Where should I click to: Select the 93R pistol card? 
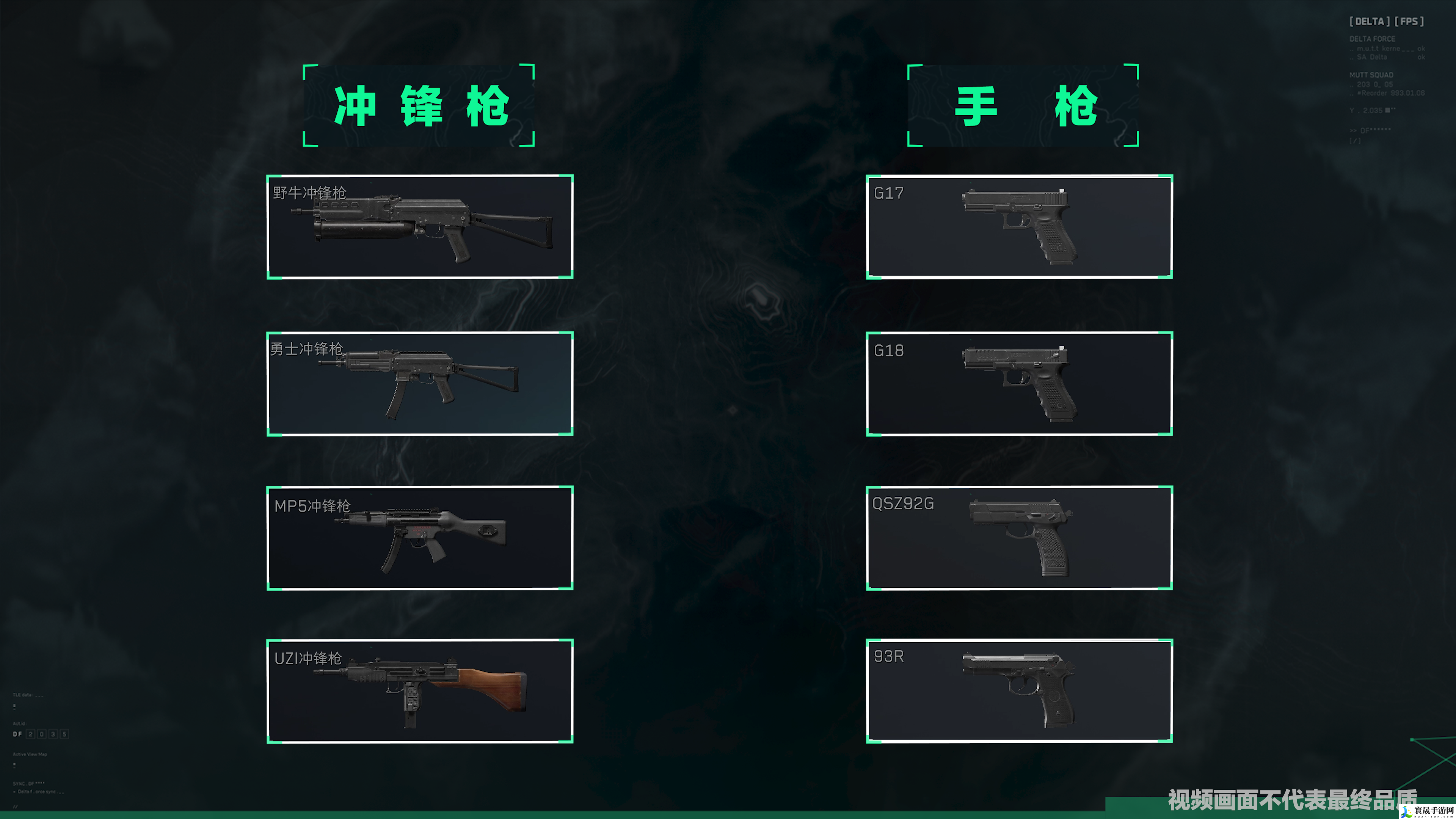1019,691
